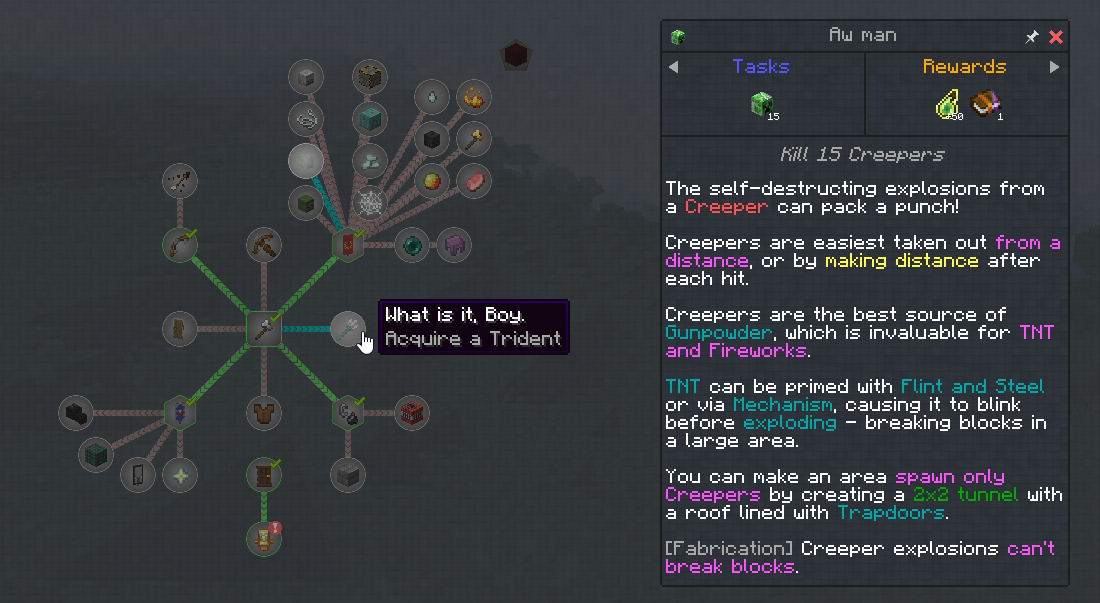Open the completed wooden door quest
Image resolution: width=1100 pixels, height=603 pixels.
[x=264, y=475]
